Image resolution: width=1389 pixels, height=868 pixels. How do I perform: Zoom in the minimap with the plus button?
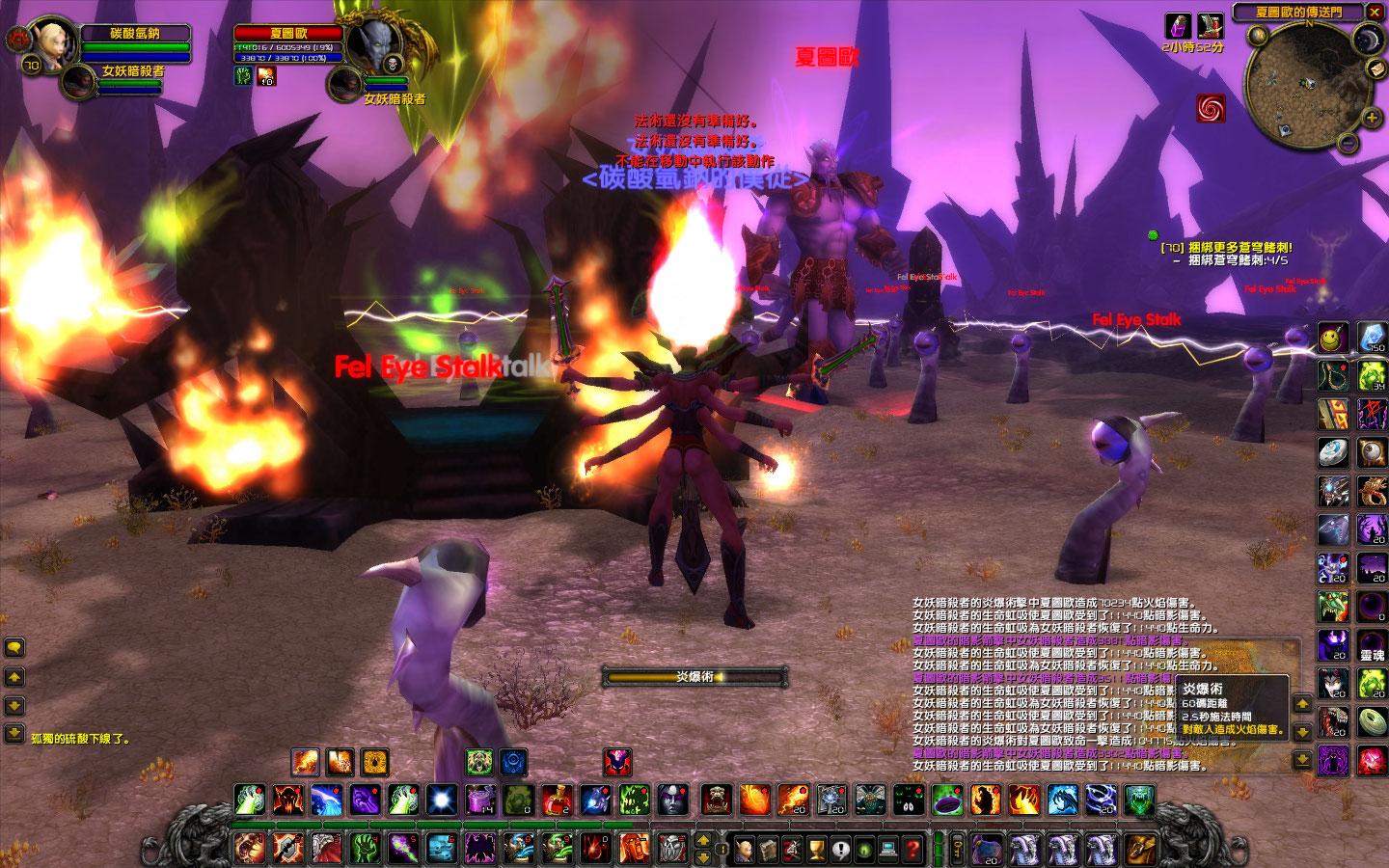click(1372, 118)
